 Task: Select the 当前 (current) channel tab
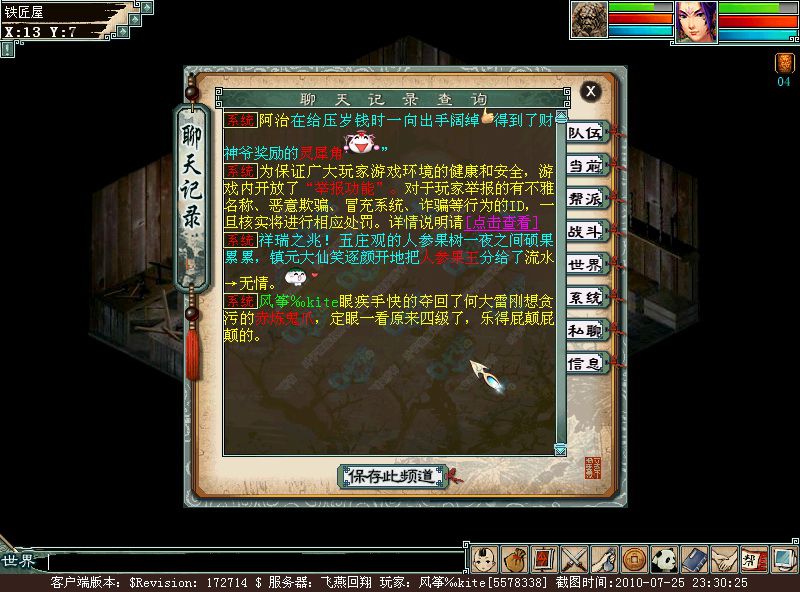(585, 165)
